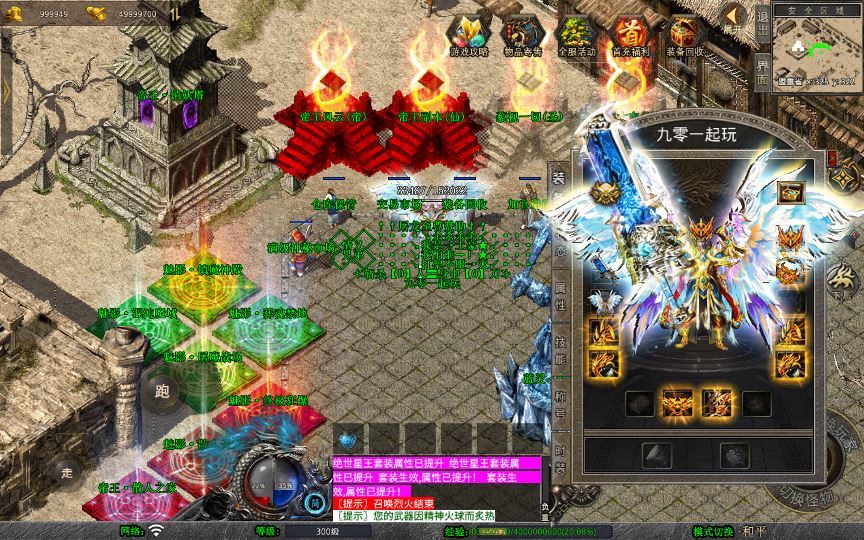Viewport: 864px width, 540px height.
Task: Tap the 走 walk button
Action: pyautogui.click(x=67, y=471)
